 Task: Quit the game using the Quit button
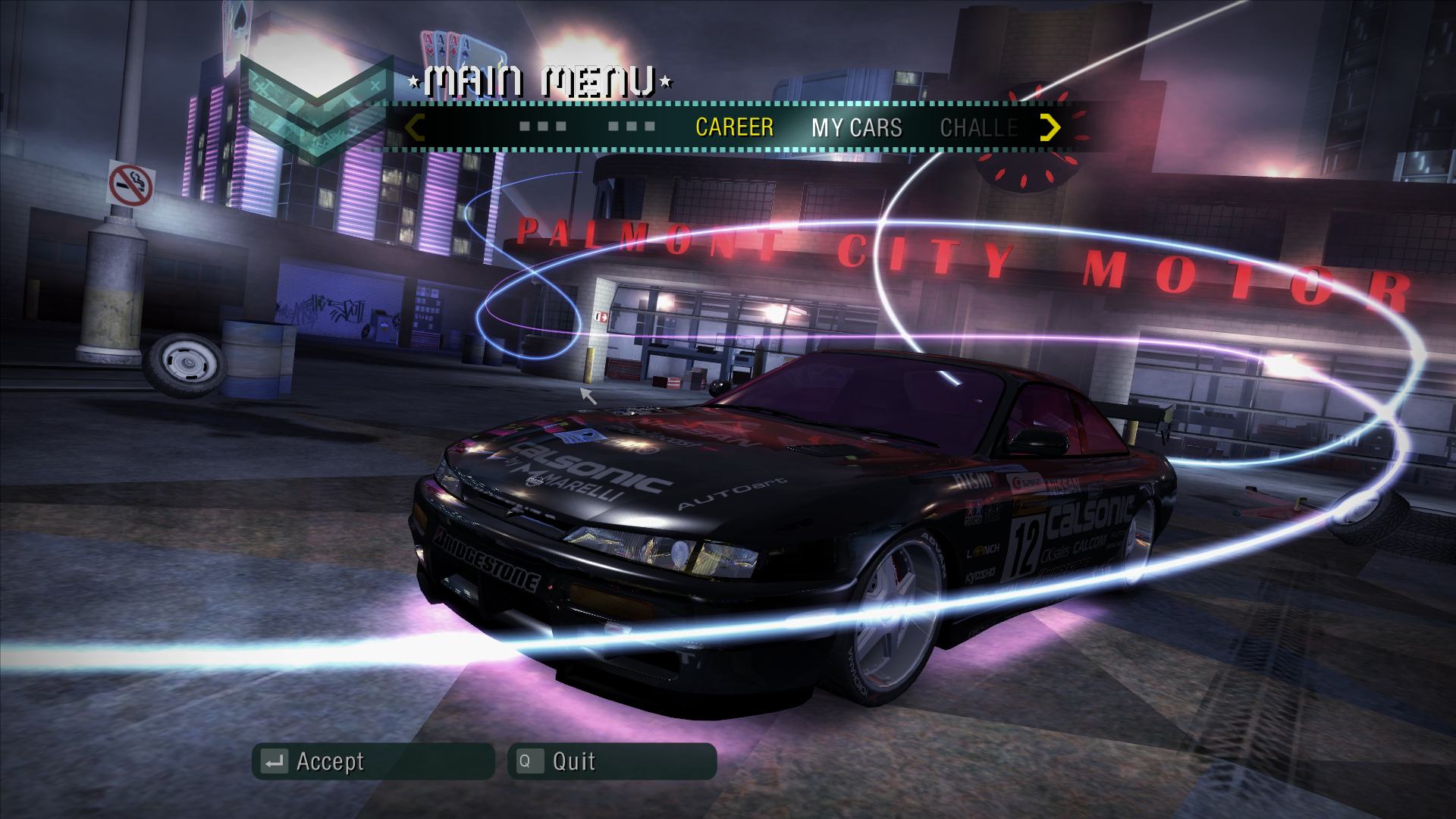point(611,761)
